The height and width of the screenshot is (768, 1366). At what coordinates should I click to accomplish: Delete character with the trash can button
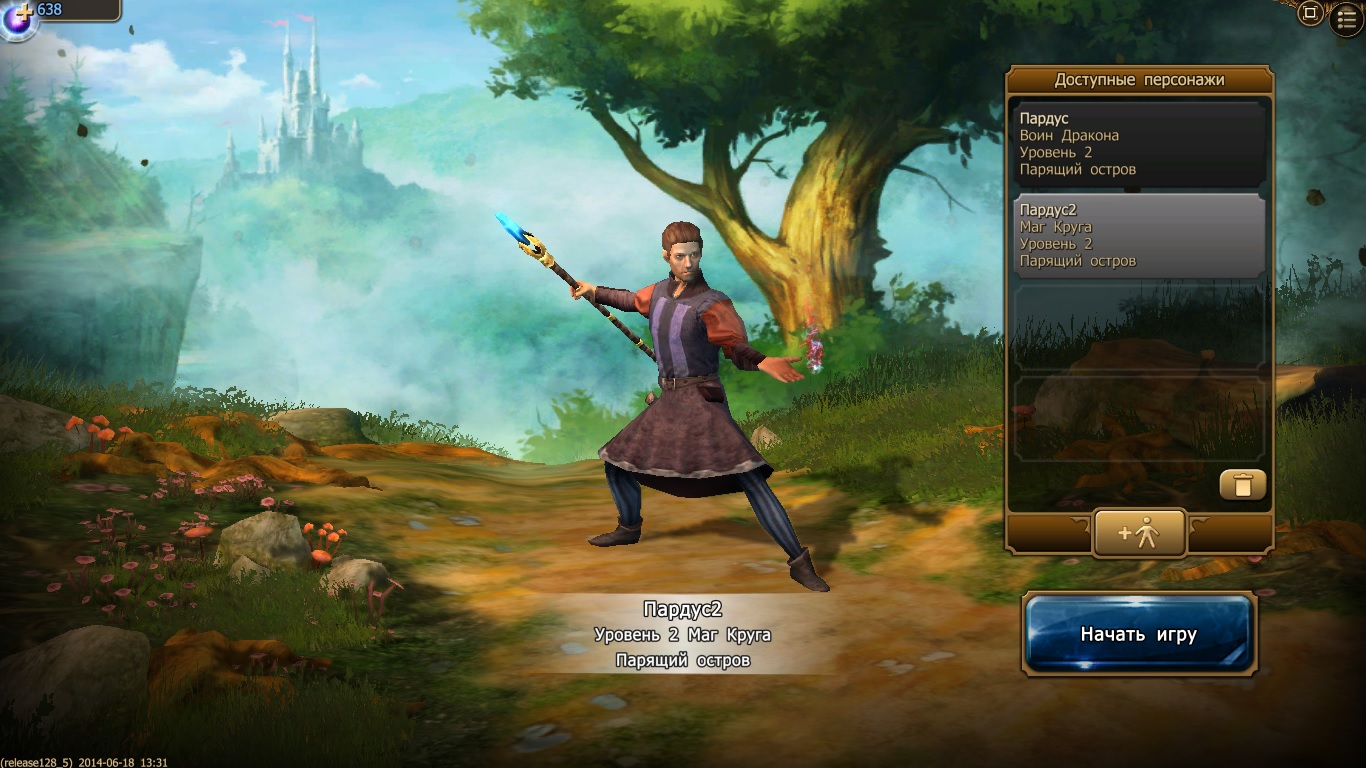point(1242,485)
